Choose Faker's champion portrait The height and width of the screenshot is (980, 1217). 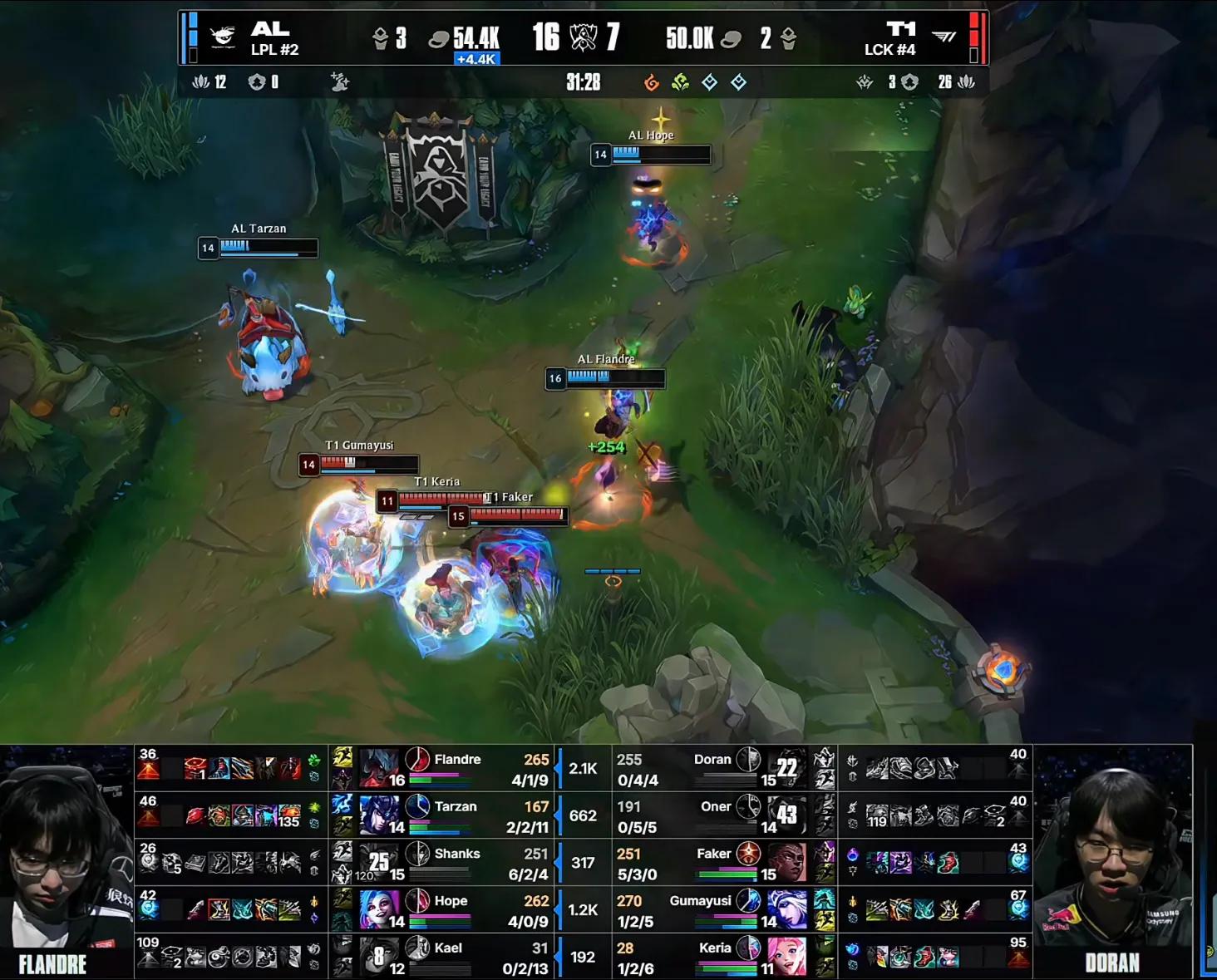pyautogui.click(x=786, y=862)
